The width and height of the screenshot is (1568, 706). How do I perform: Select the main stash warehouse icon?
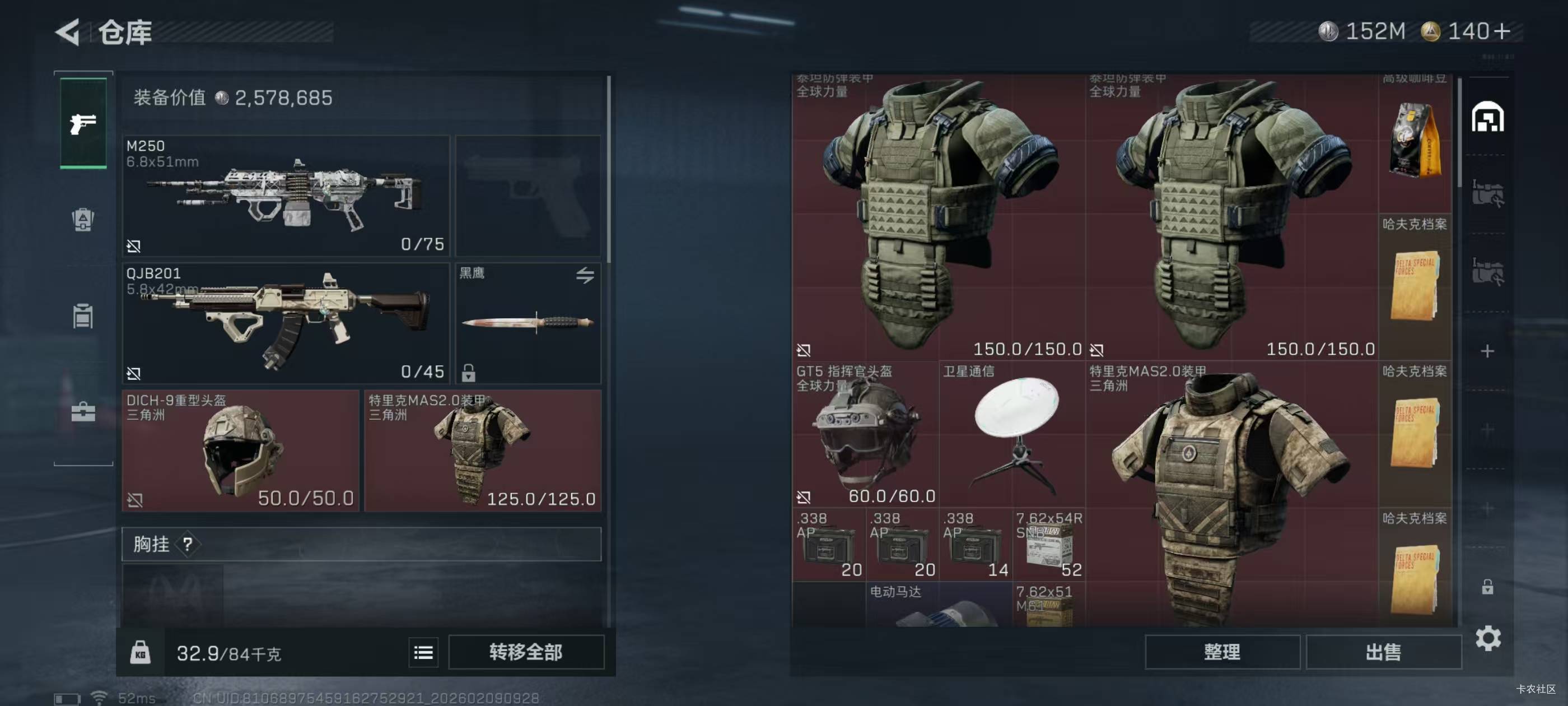coord(1487,117)
